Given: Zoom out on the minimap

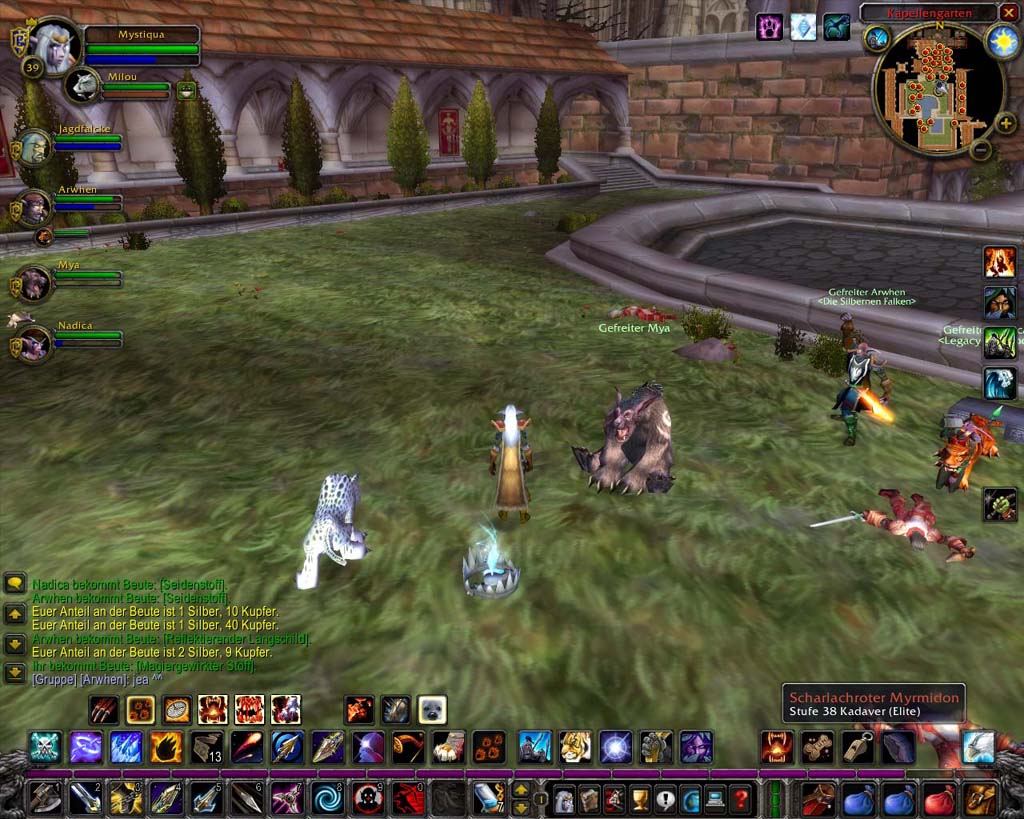Looking at the screenshot, I should tap(981, 150).
